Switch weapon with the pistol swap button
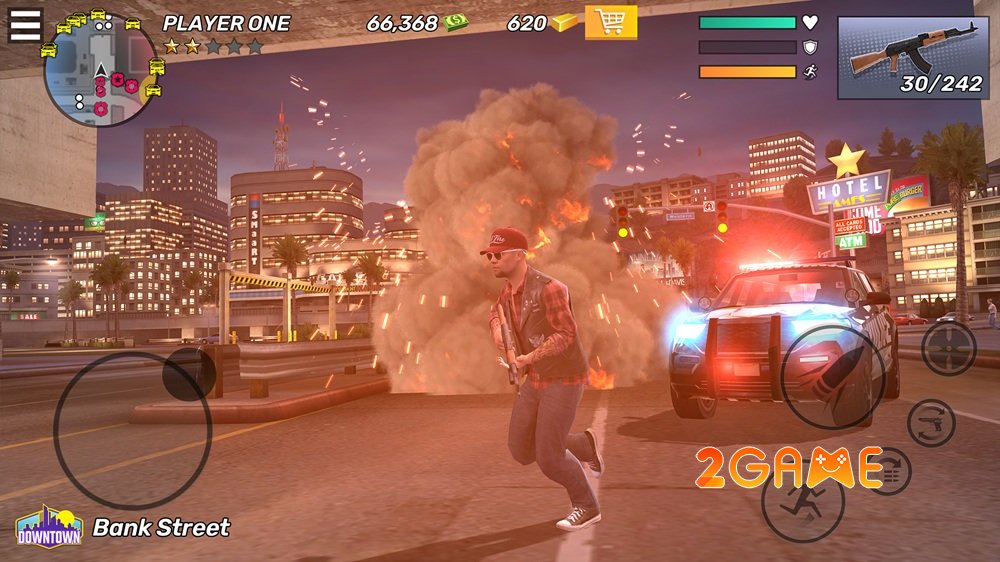The image size is (1000, 562). click(x=931, y=422)
